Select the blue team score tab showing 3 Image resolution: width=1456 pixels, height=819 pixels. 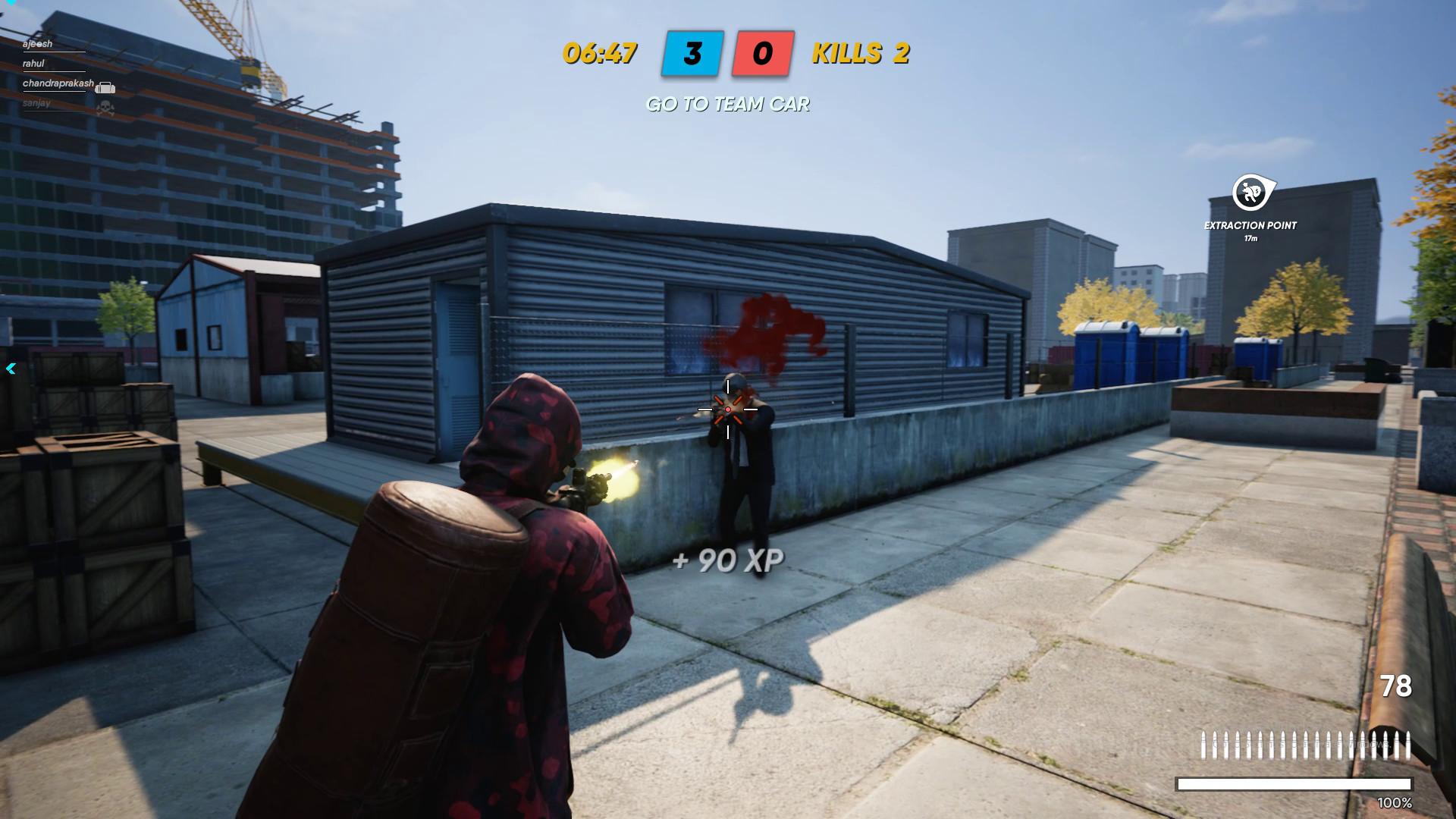[692, 54]
